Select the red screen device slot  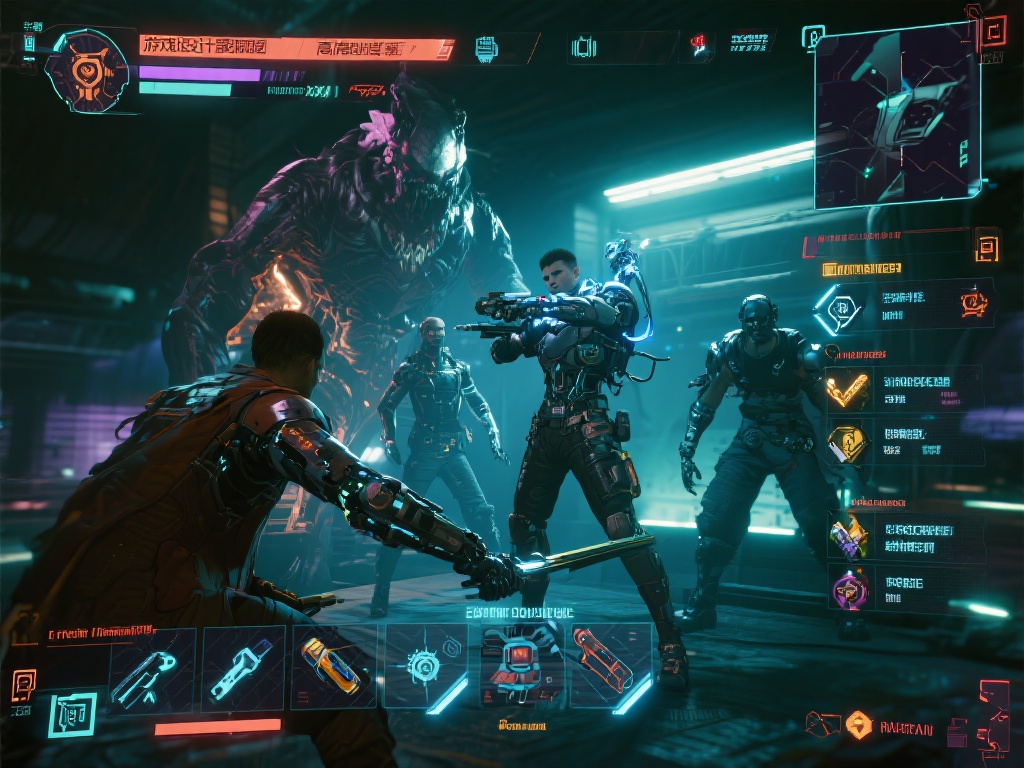(520, 666)
